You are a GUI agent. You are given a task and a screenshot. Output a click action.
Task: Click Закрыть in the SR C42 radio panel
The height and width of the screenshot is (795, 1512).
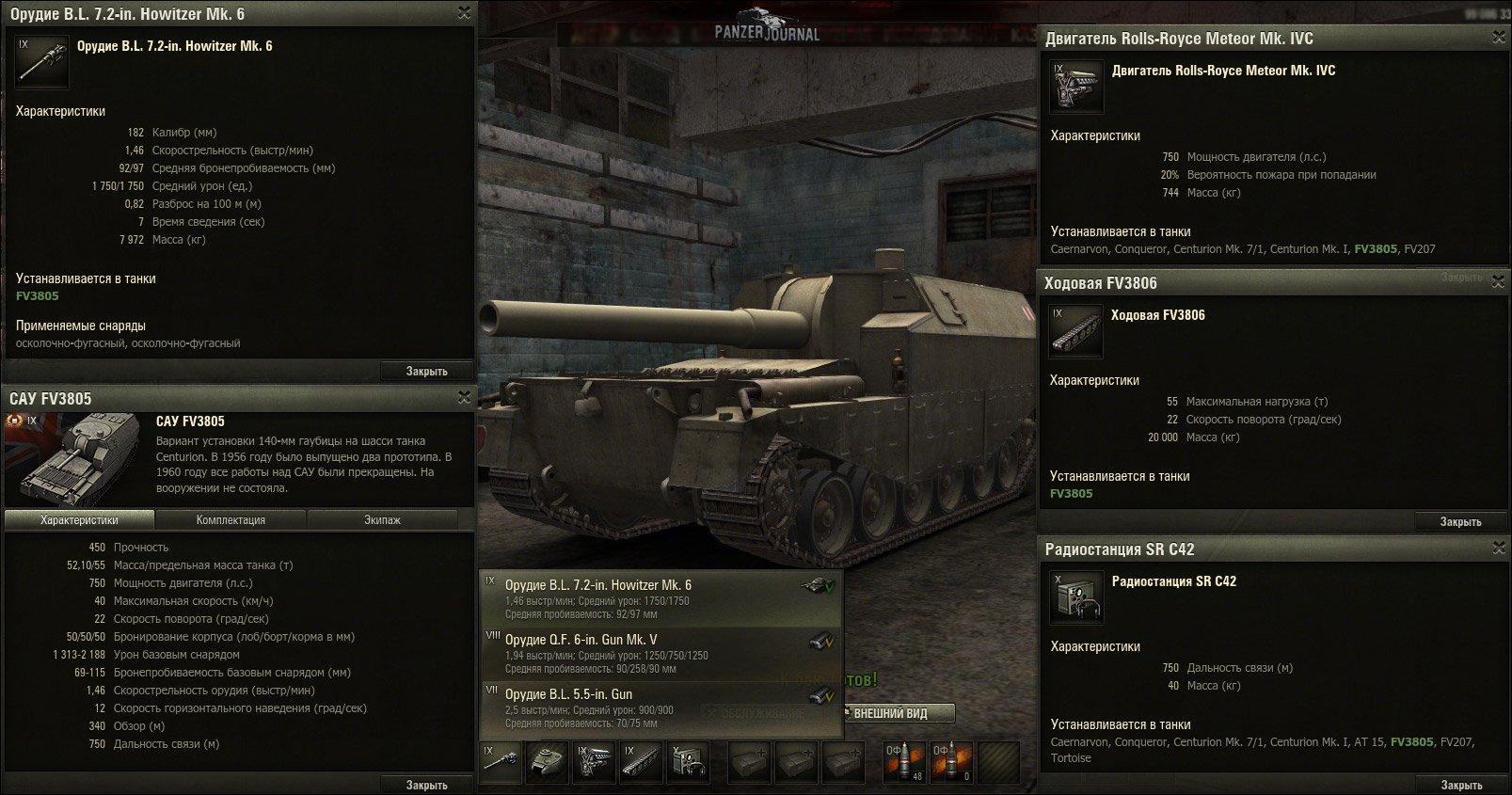1460,785
